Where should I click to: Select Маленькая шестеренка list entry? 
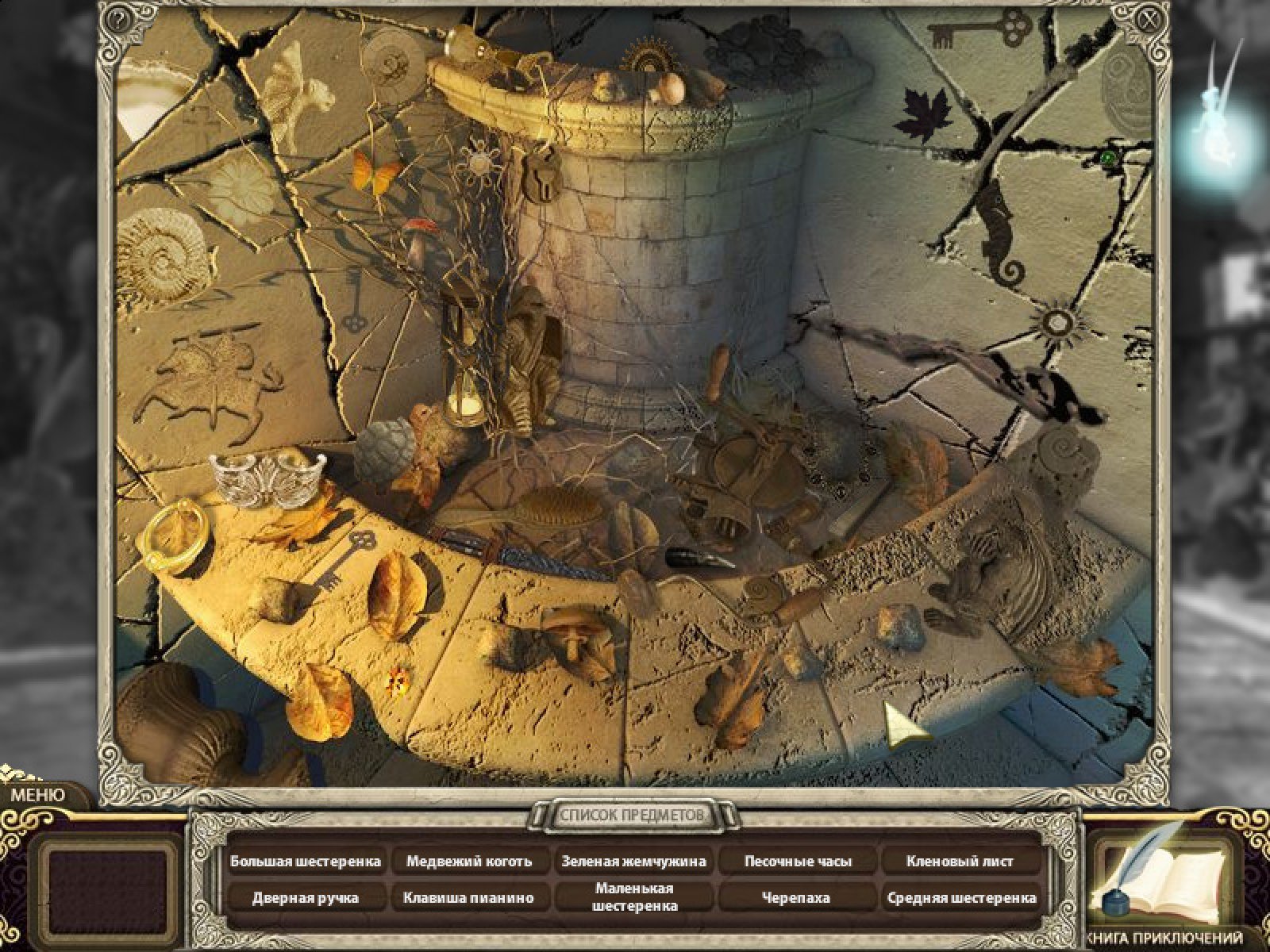coord(633,897)
